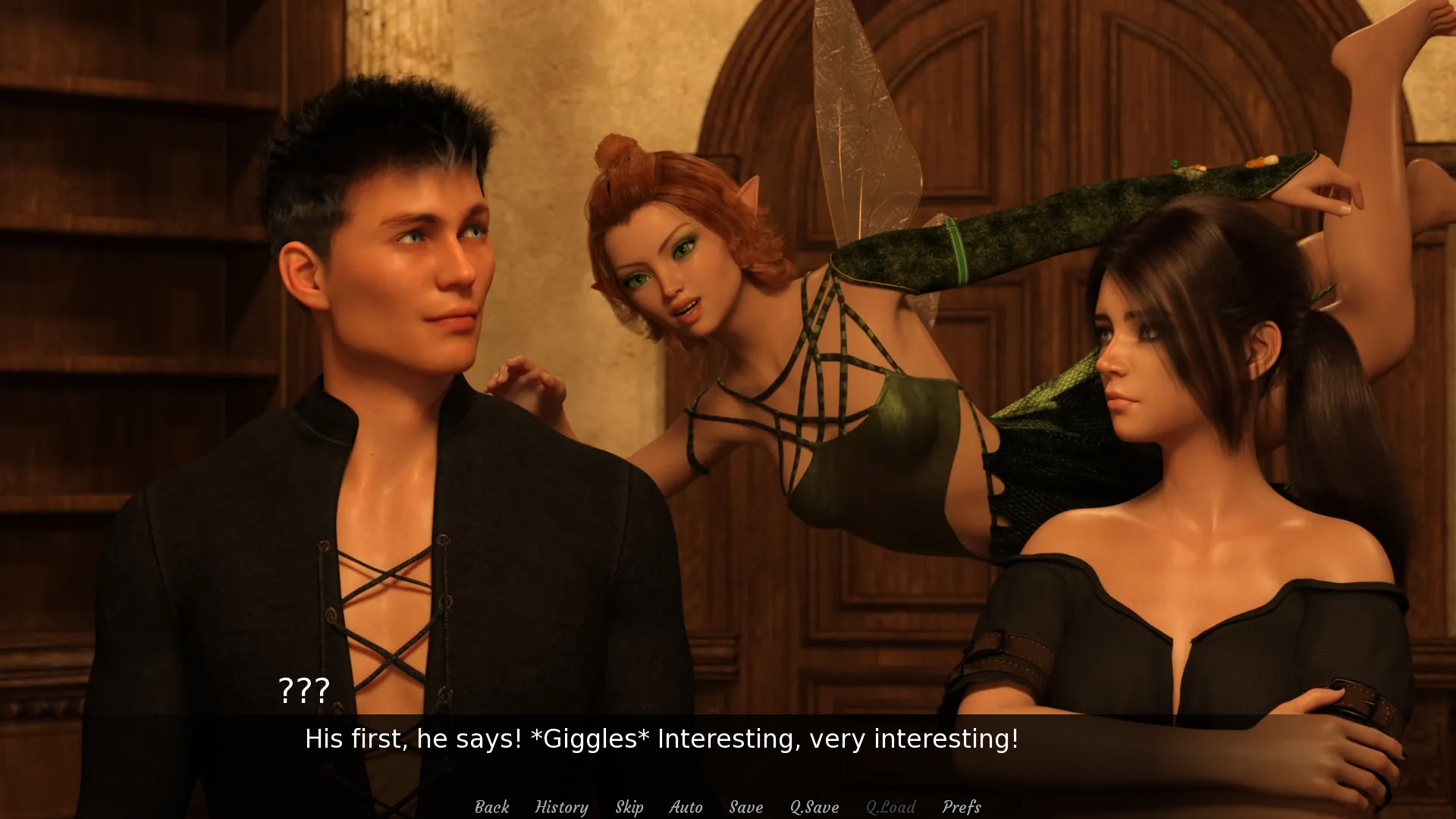Viewport: 1456px width, 819px height.
Task: Click the "???" speaker name label
Action: pyautogui.click(x=303, y=691)
